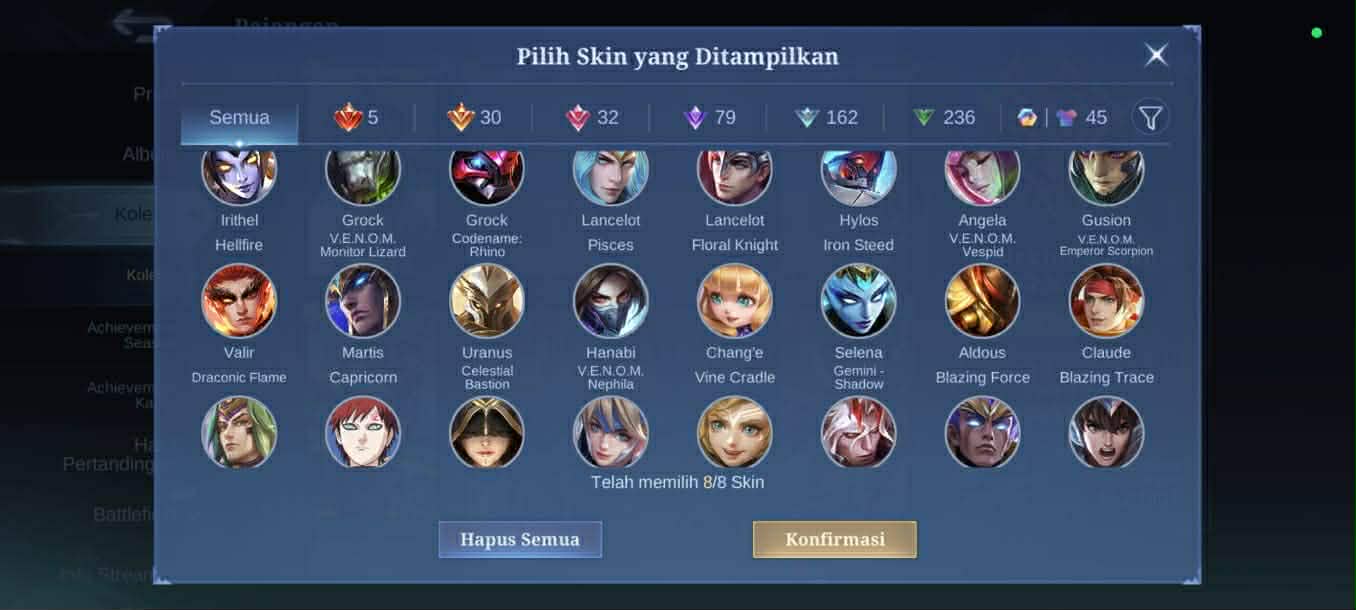The width and height of the screenshot is (1356, 610).
Task: Pick Uranus Celestial Bastion skin
Action: (x=487, y=301)
